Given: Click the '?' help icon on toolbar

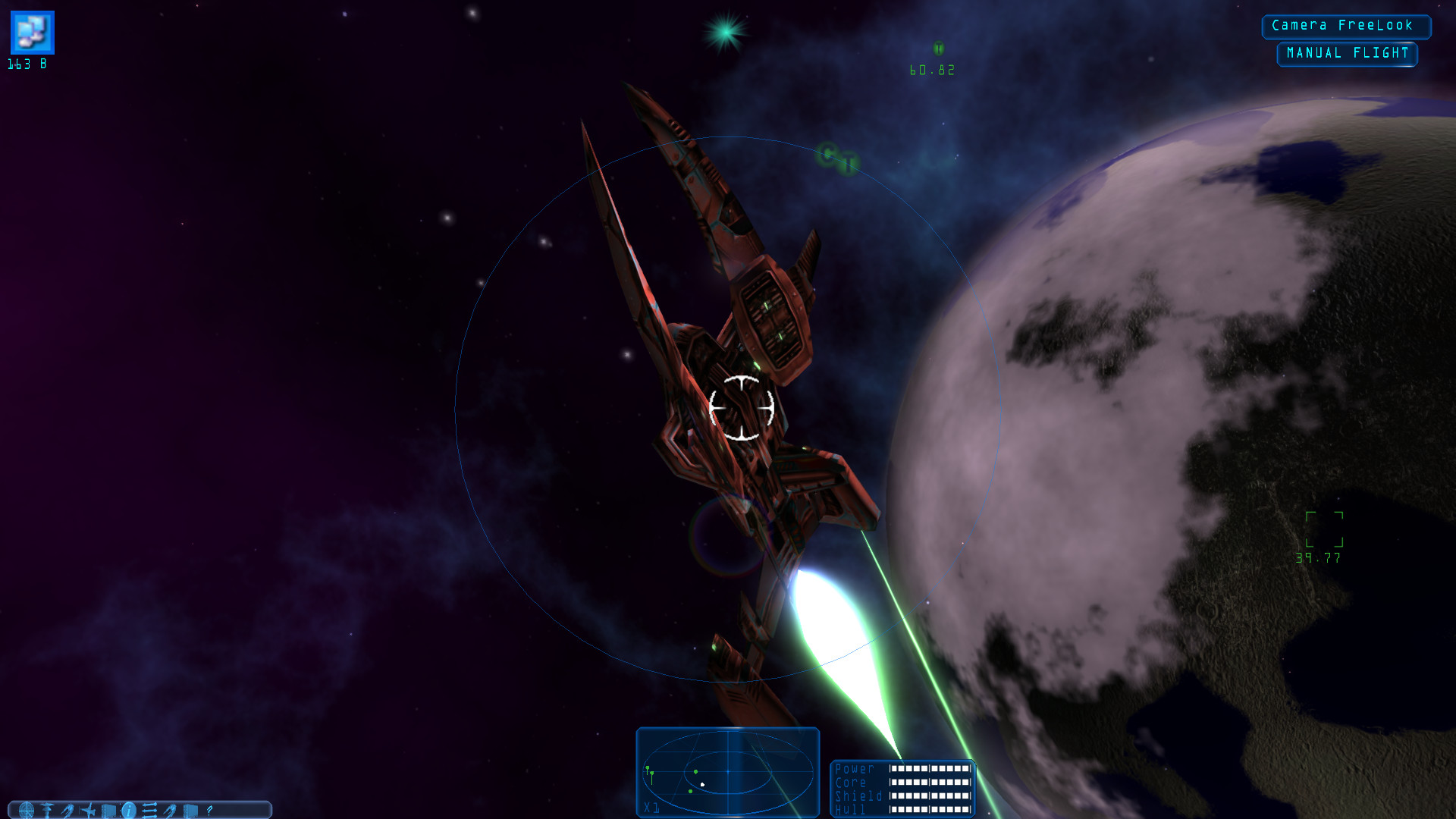Looking at the screenshot, I should click(x=209, y=810).
